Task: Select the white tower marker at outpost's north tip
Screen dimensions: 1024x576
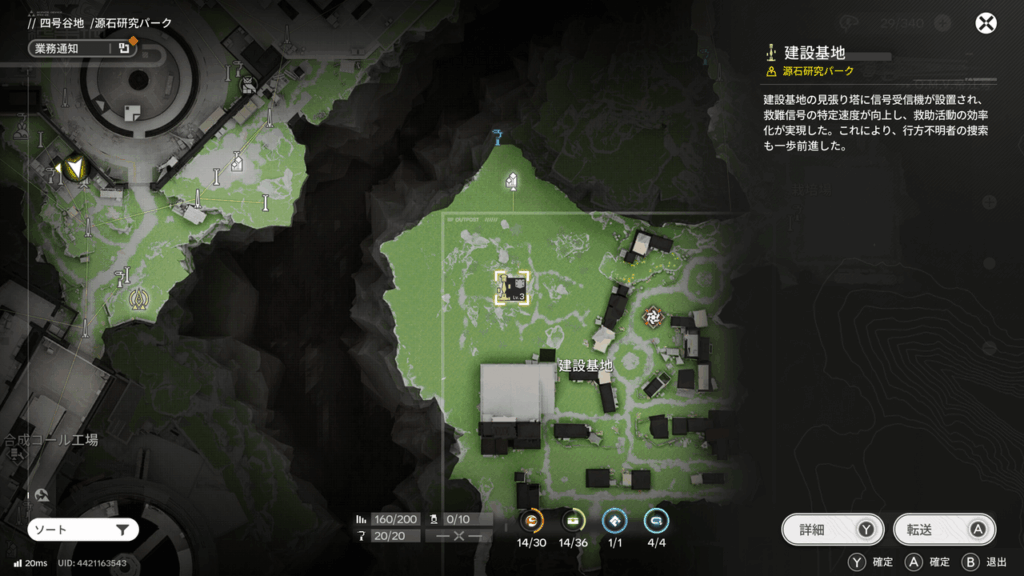Action: coord(512,181)
